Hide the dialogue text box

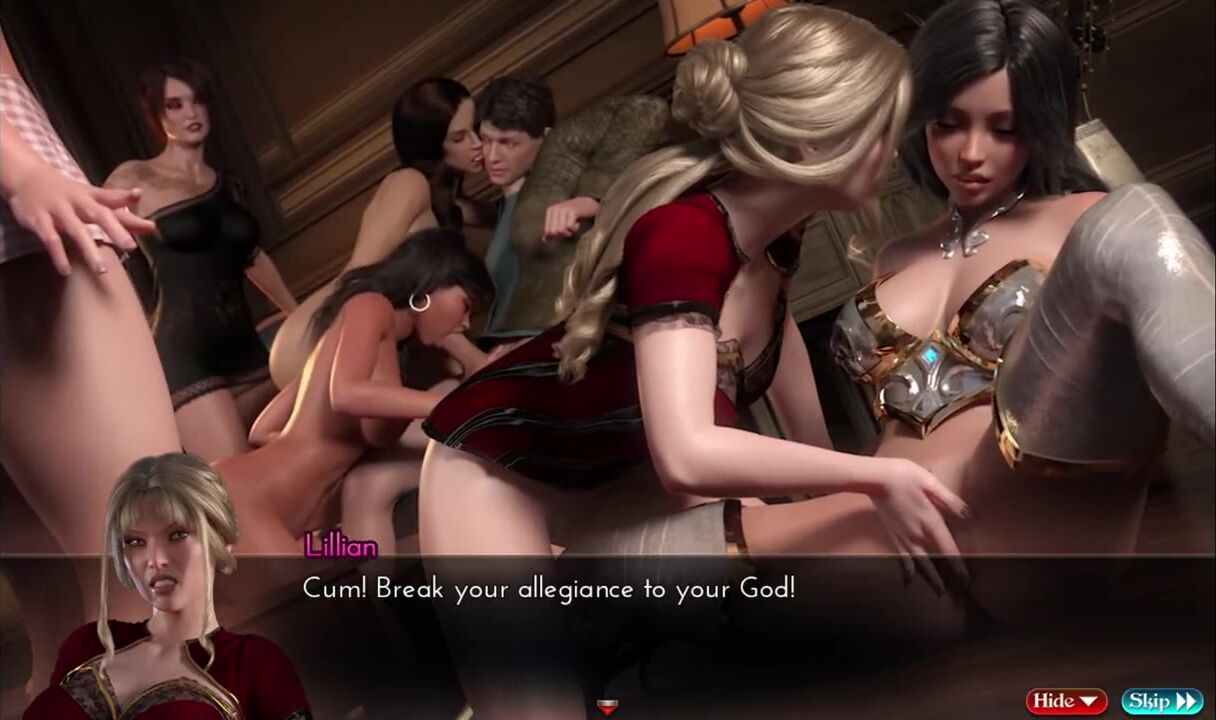(x=1066, y=701)
